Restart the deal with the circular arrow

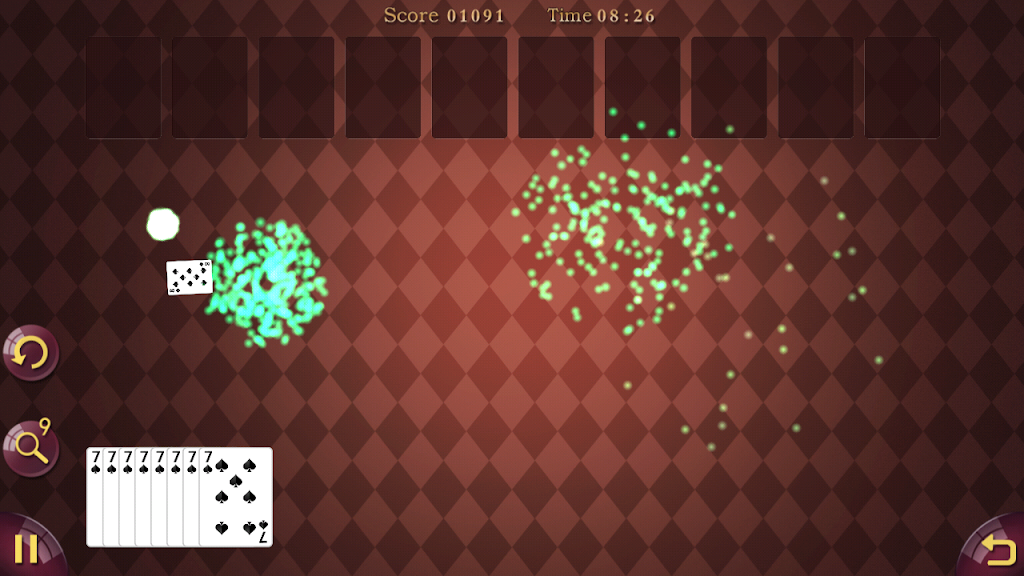click(30, 353)
